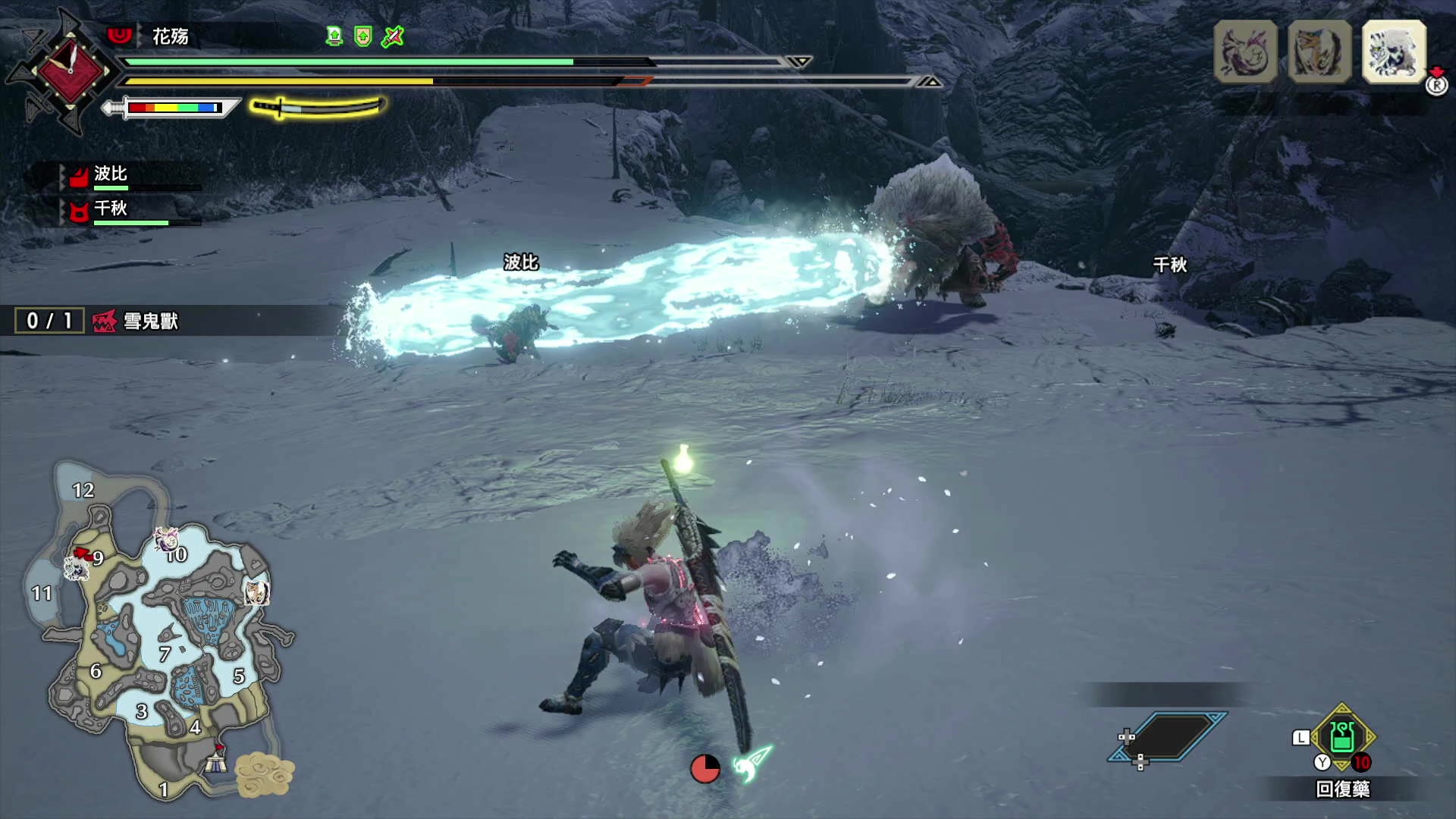Open the empty action bar panel

[x=1168, y=736]
